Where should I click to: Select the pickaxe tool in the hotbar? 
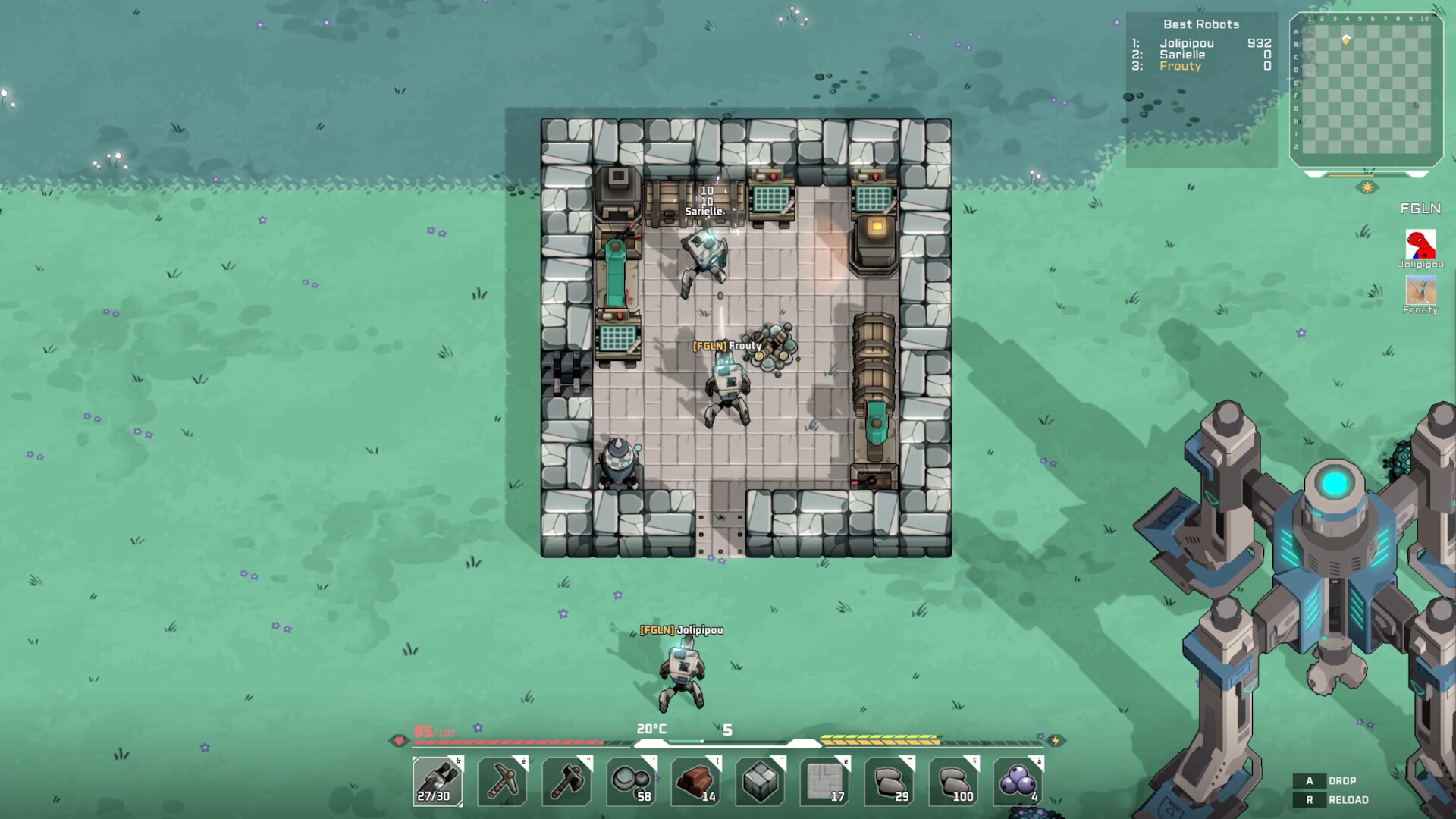coord(501,781)
